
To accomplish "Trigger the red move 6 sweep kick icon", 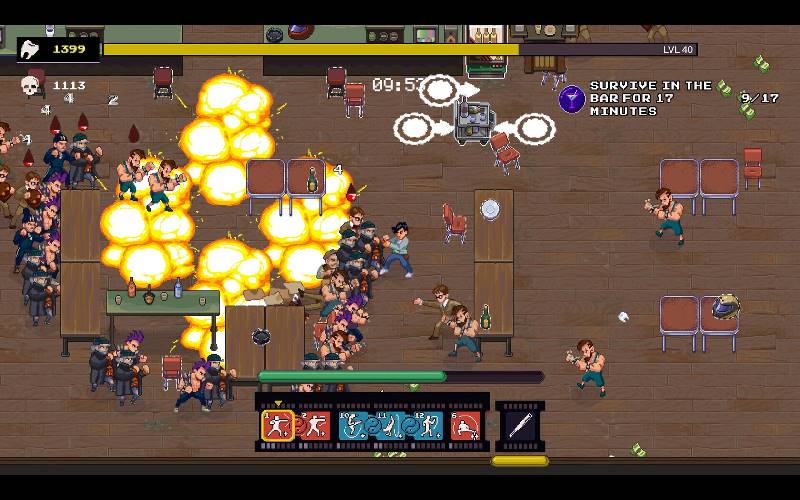I will pyautogui.click(x=465, y=427).
